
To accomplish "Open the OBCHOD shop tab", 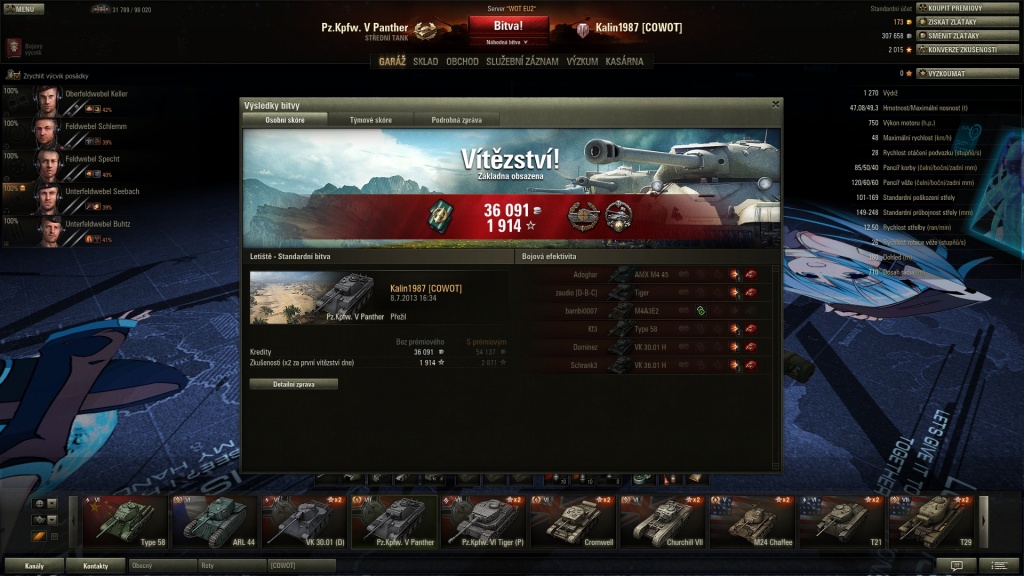I will point(462,61).
